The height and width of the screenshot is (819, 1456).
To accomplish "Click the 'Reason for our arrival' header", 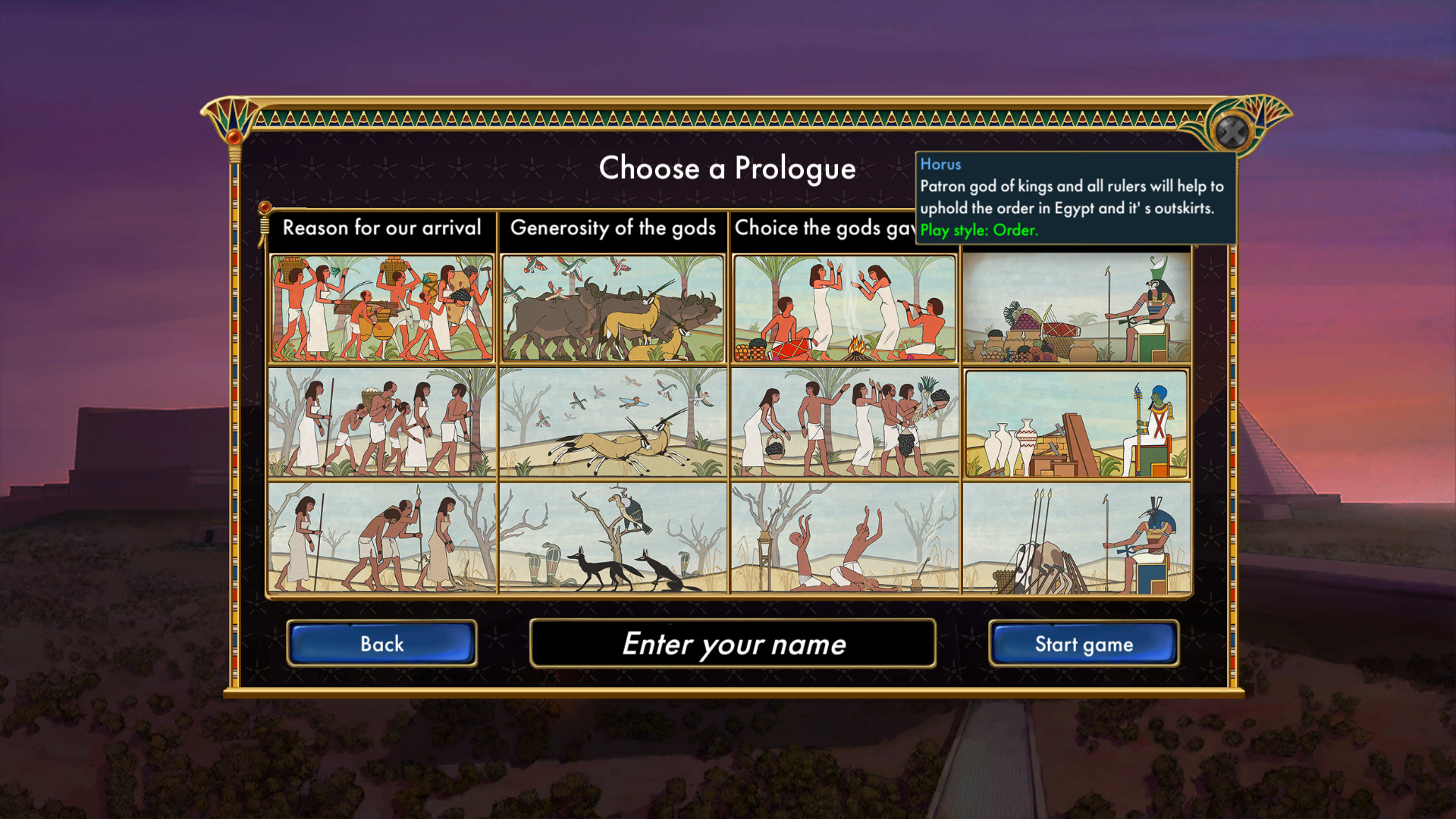I will coord(381,228).
